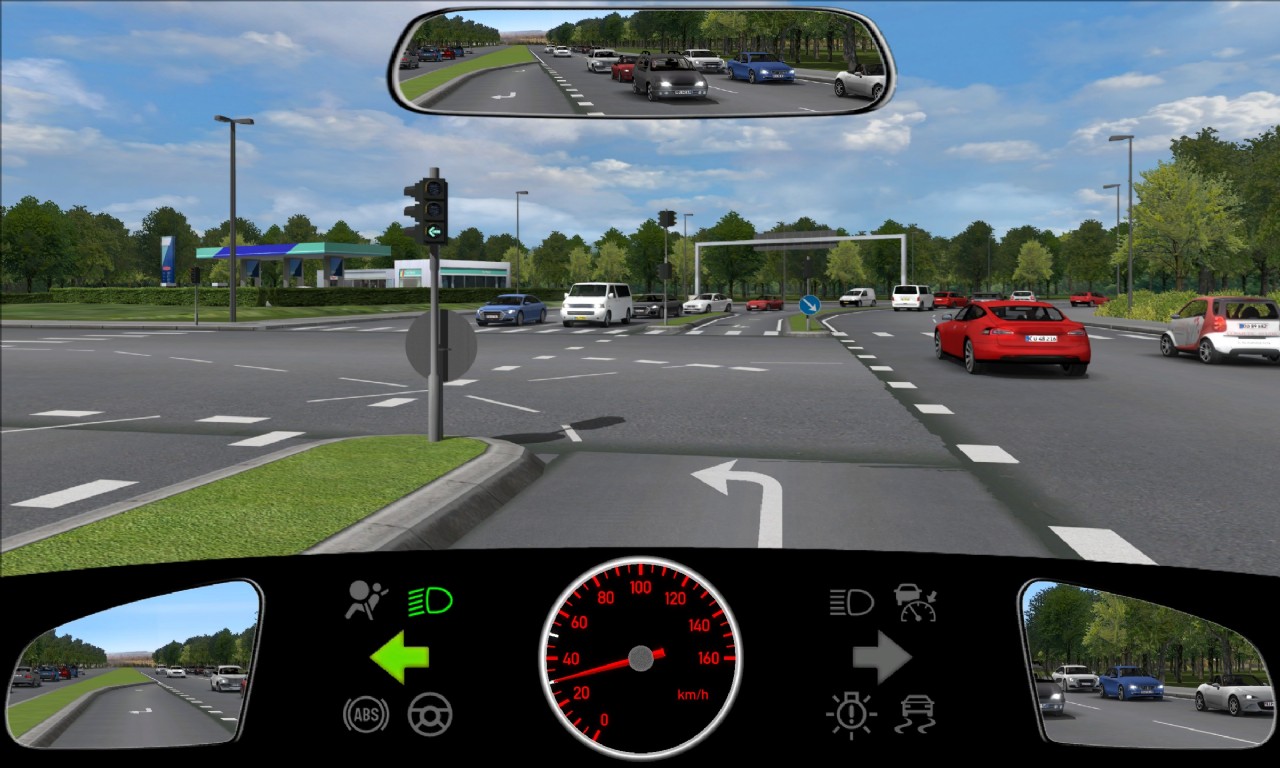
Task: Click the skidding car stability control icon
Action: coord(915,714)
